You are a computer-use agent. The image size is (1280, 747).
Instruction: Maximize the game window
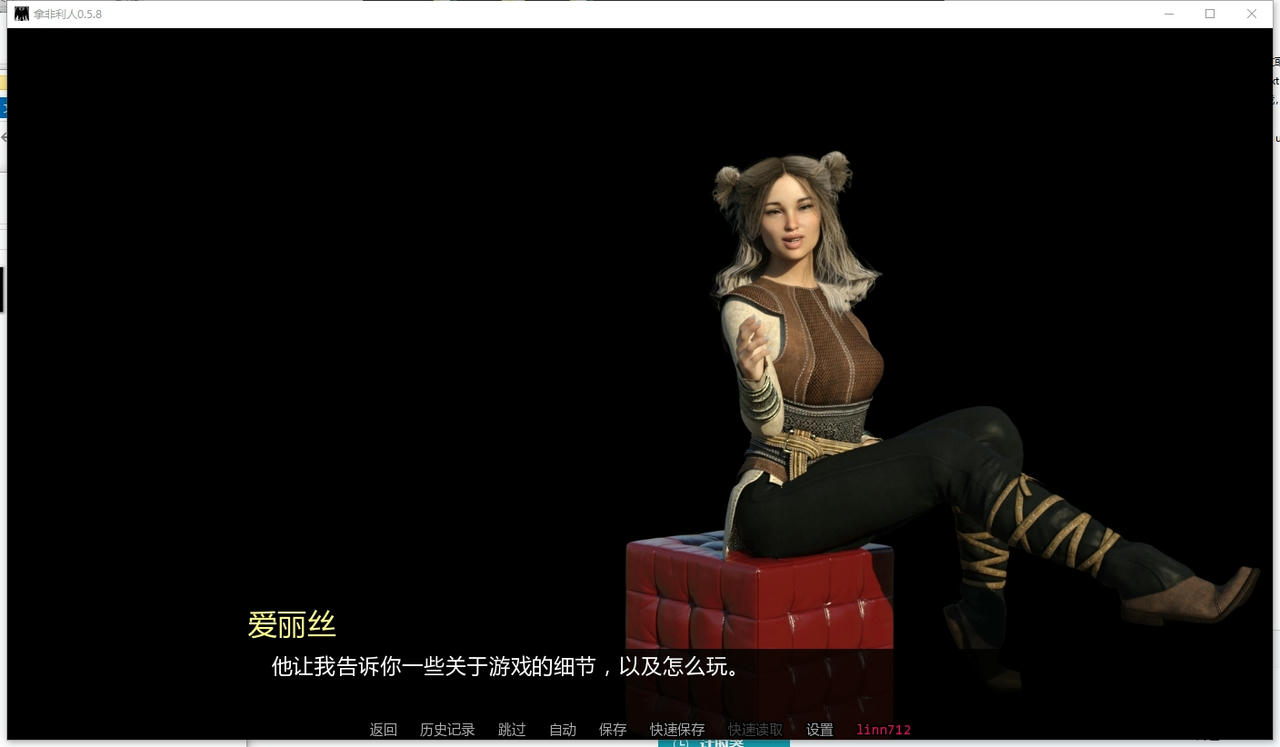click(1210, 13)
